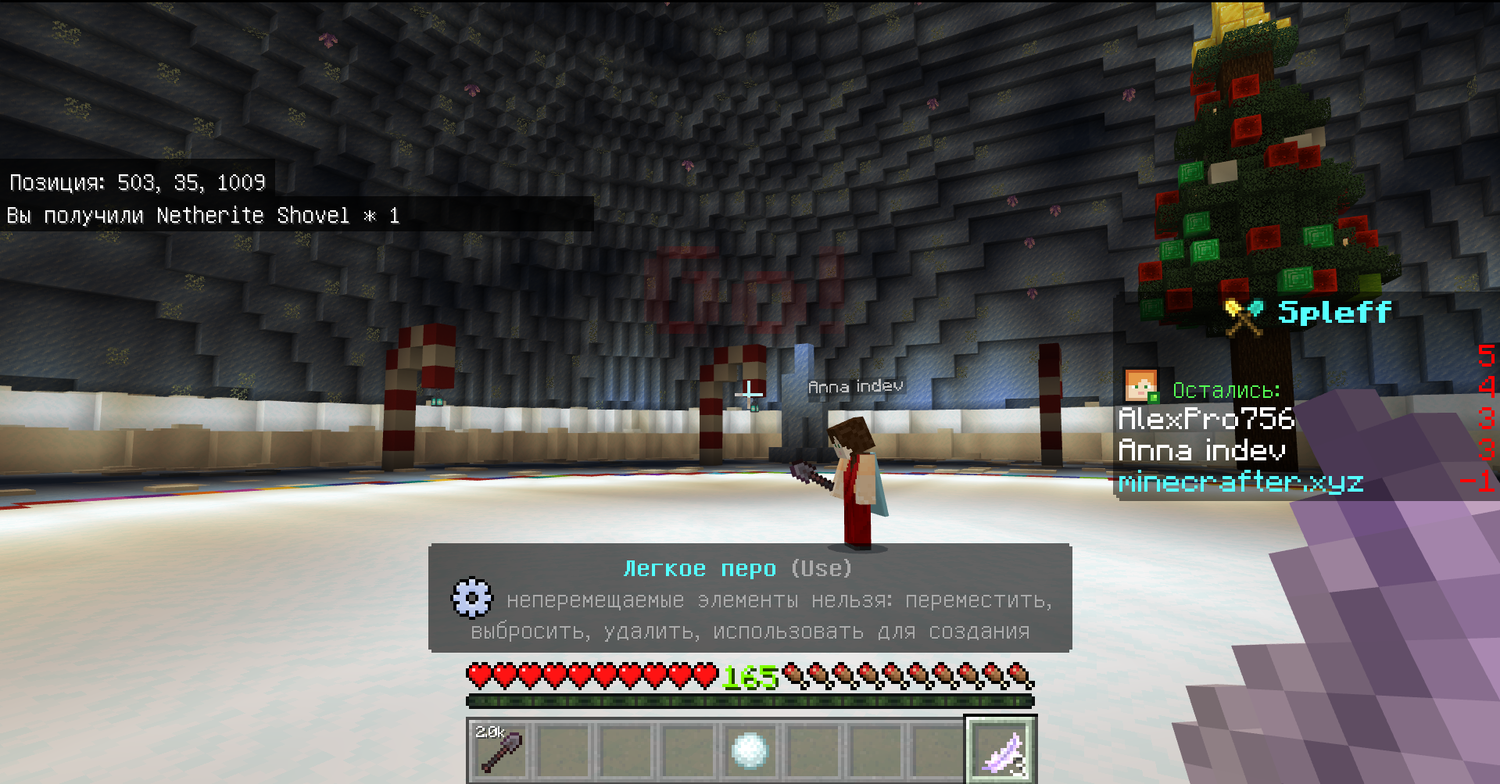Select minecrafter.xyz in the player list
The width and height of the screenshot is (1500, 784).
tap(1241, 483)
